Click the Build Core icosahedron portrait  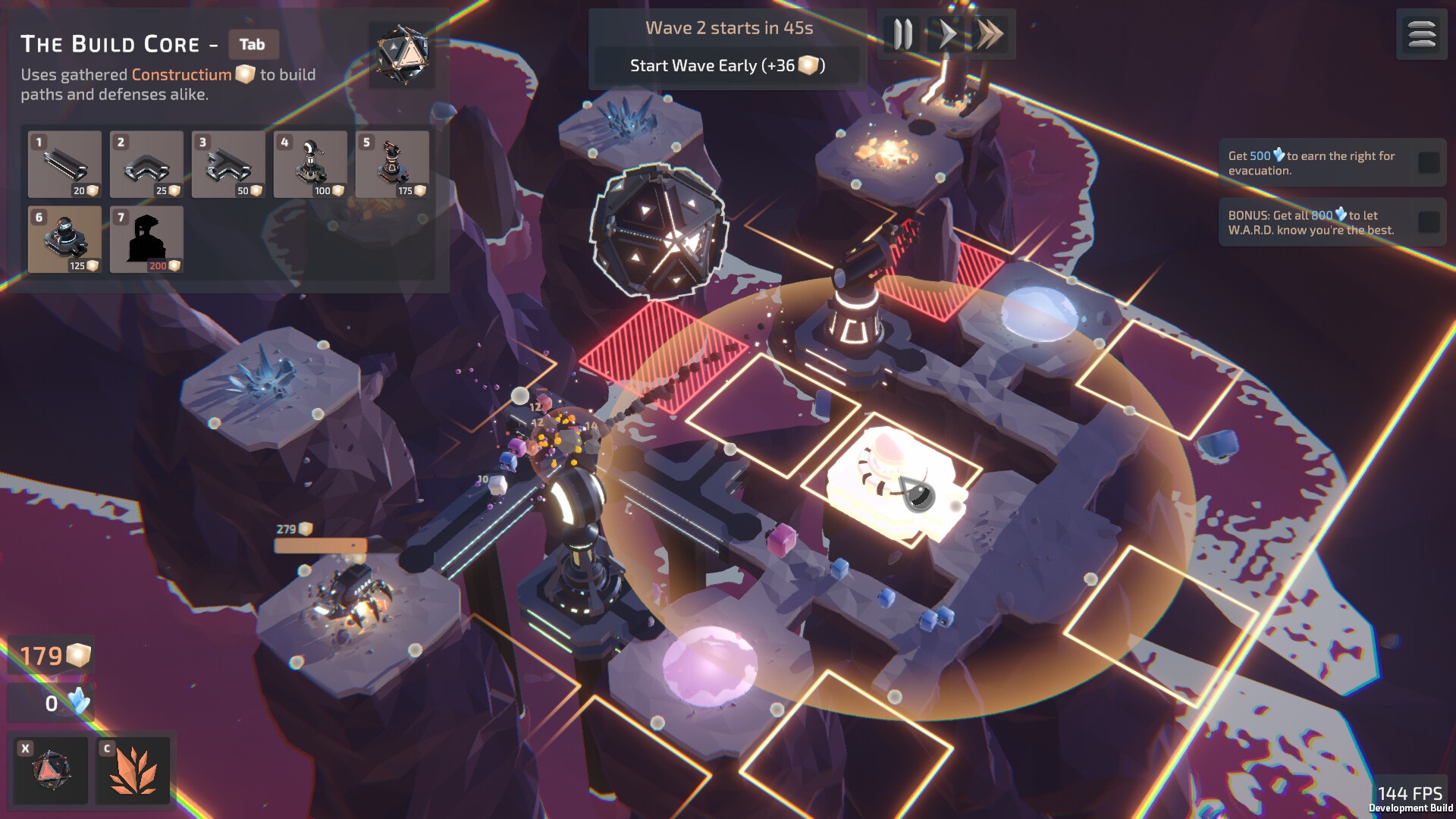402,54
